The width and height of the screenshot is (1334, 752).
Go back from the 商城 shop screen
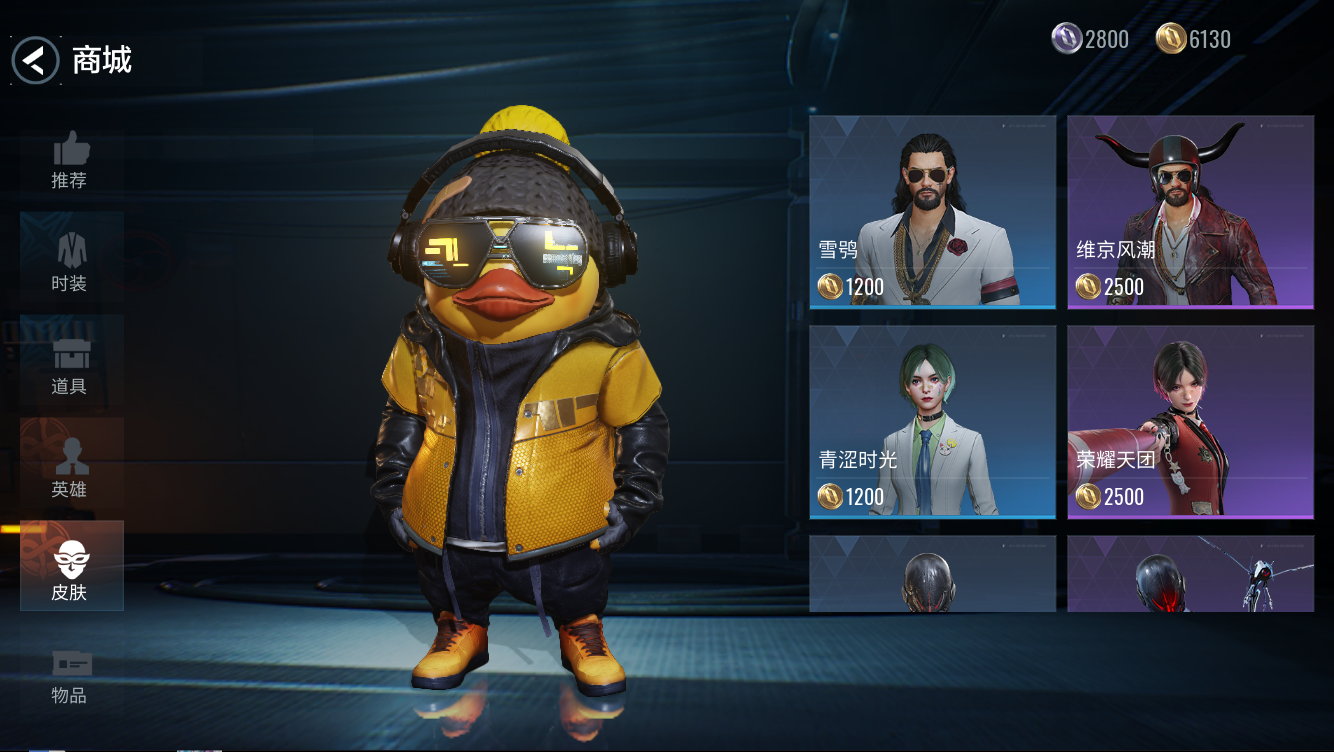(35, 61)
